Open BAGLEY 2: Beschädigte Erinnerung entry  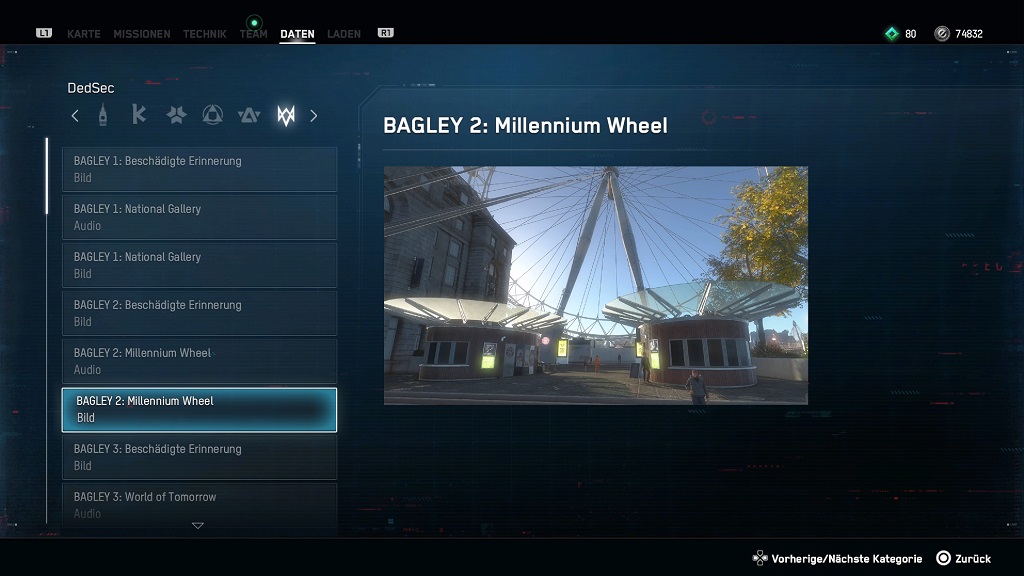coord(200,313)
